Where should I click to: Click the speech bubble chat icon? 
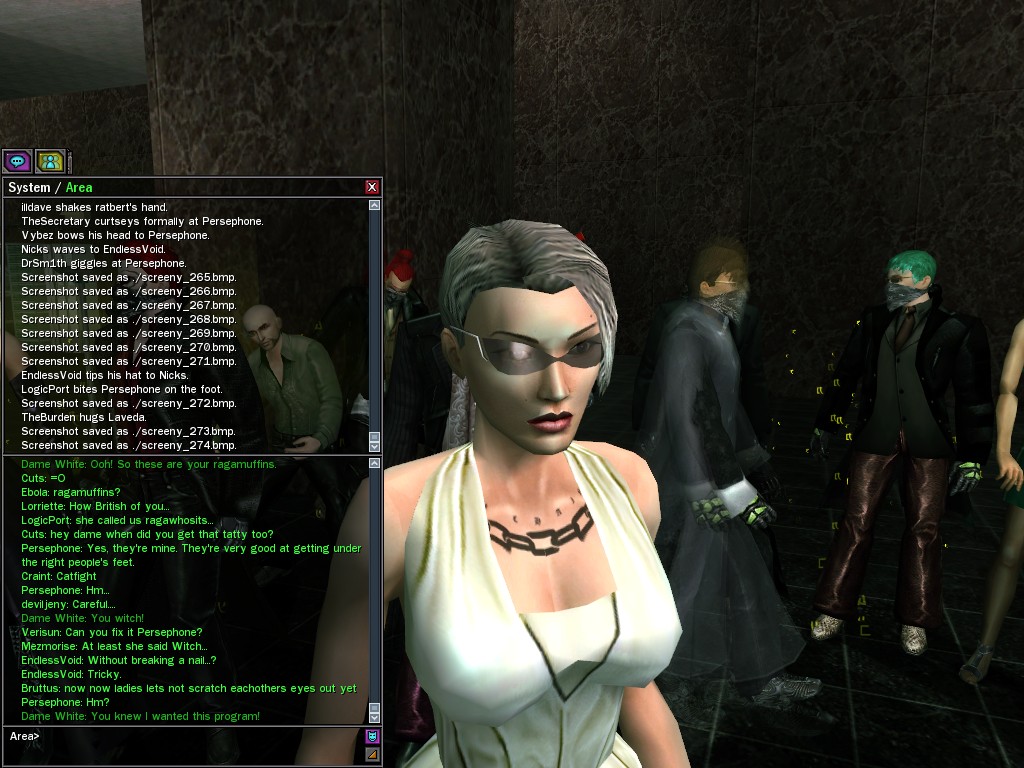17,160
